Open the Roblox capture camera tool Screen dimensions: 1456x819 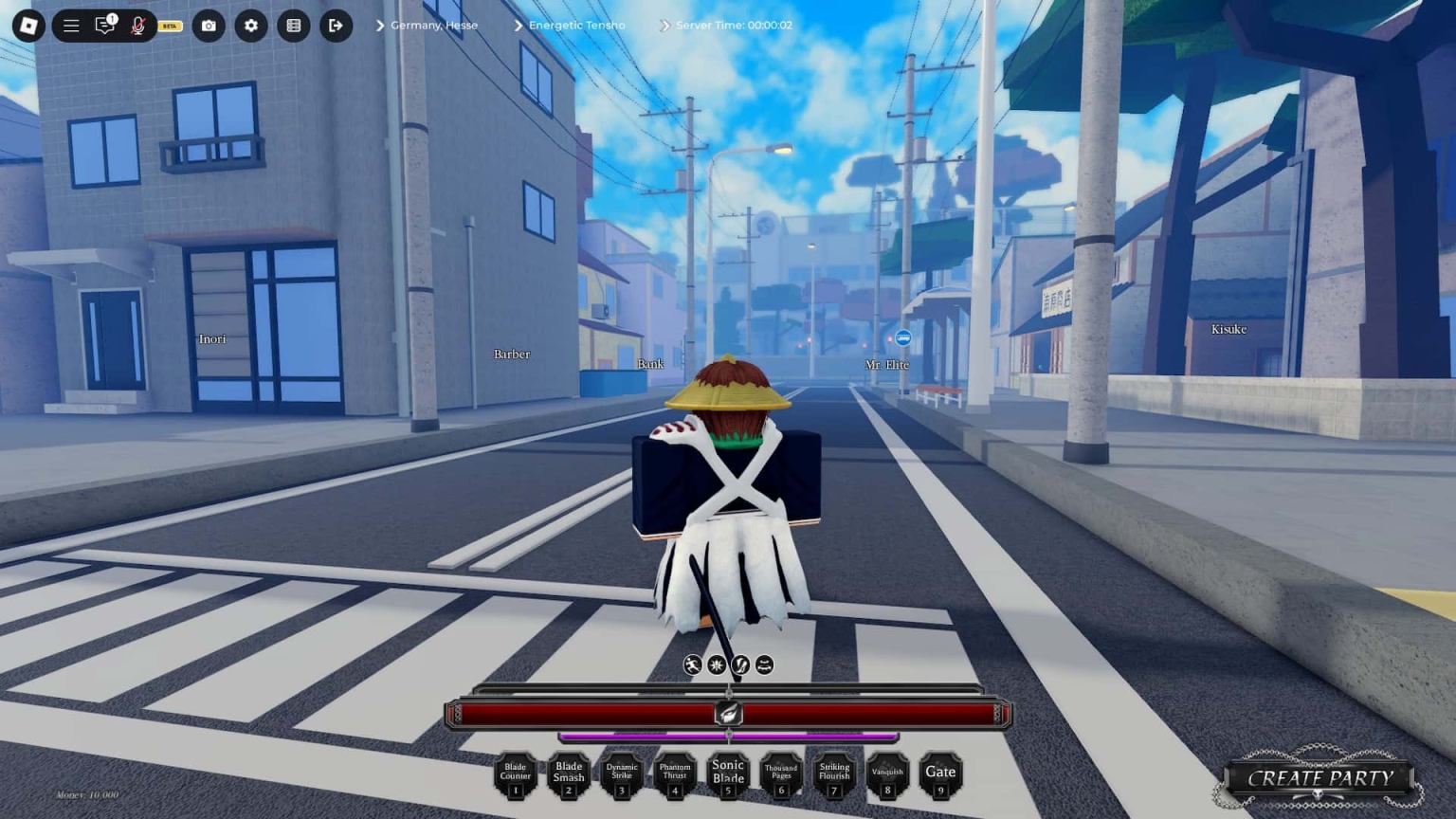pyautogui.click(x=208, y=26)
